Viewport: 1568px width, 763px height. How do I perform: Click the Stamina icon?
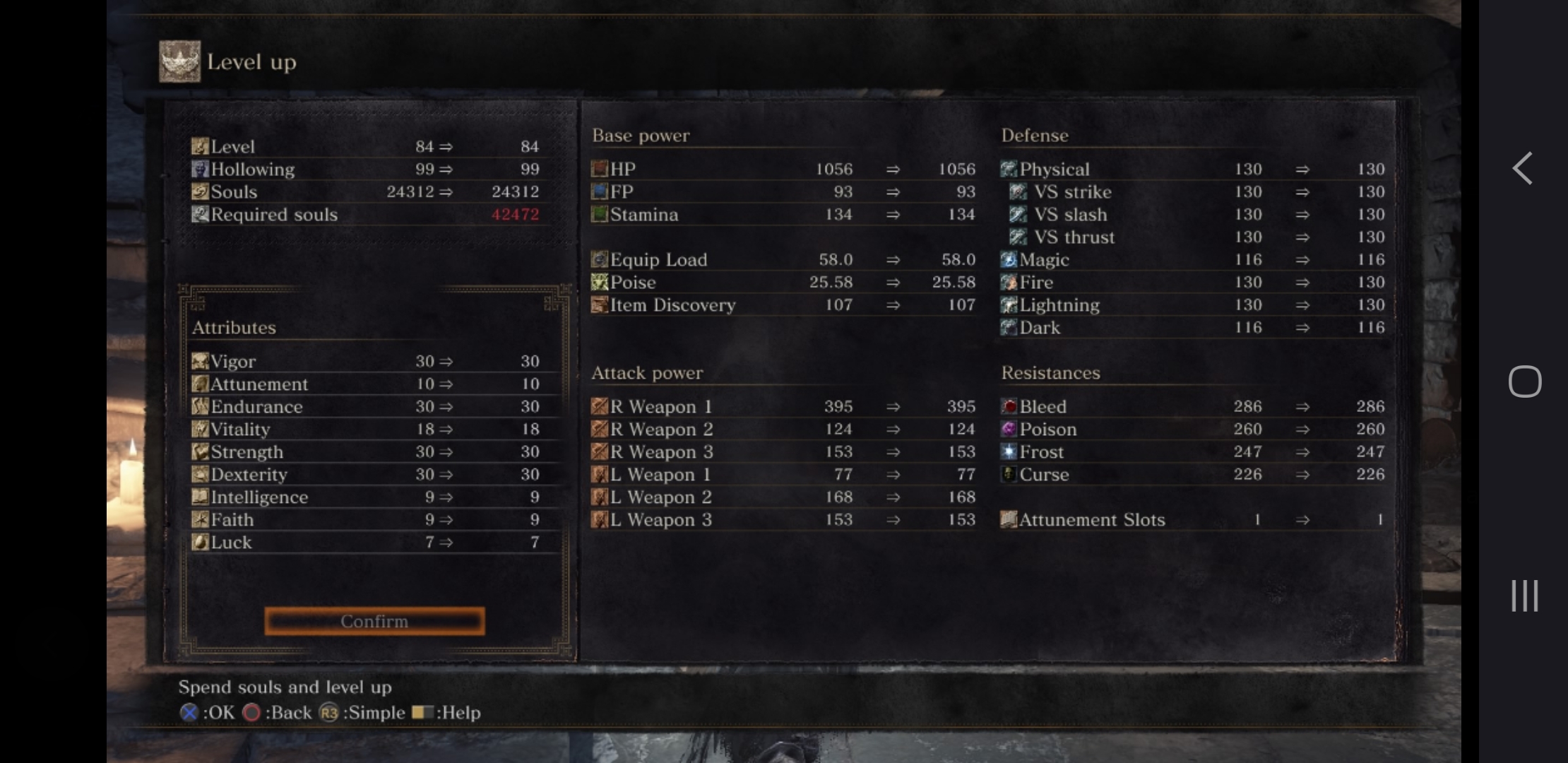point(600,214)
